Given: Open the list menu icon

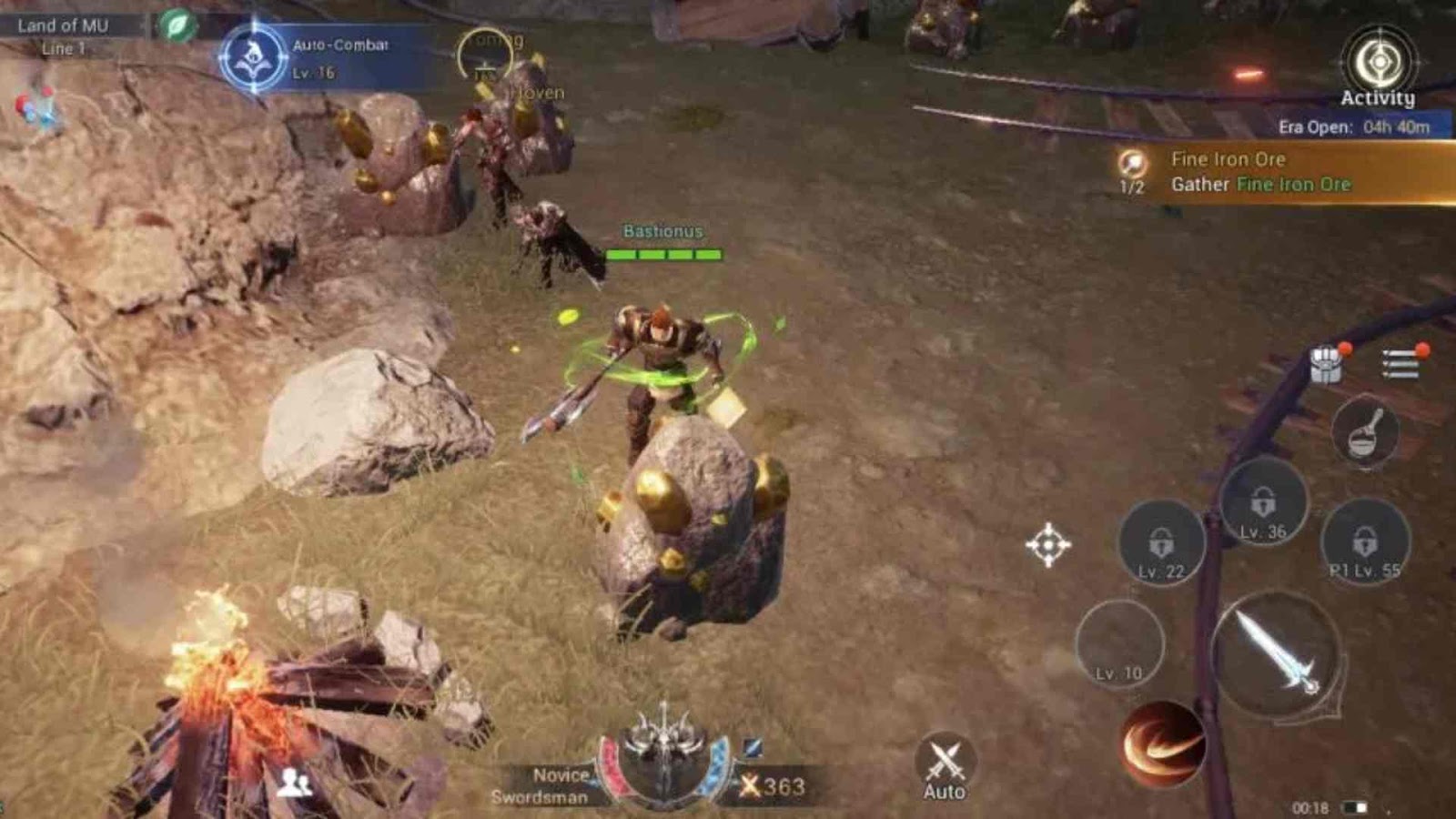Looking at the screenshot, I should (1400, 363).
